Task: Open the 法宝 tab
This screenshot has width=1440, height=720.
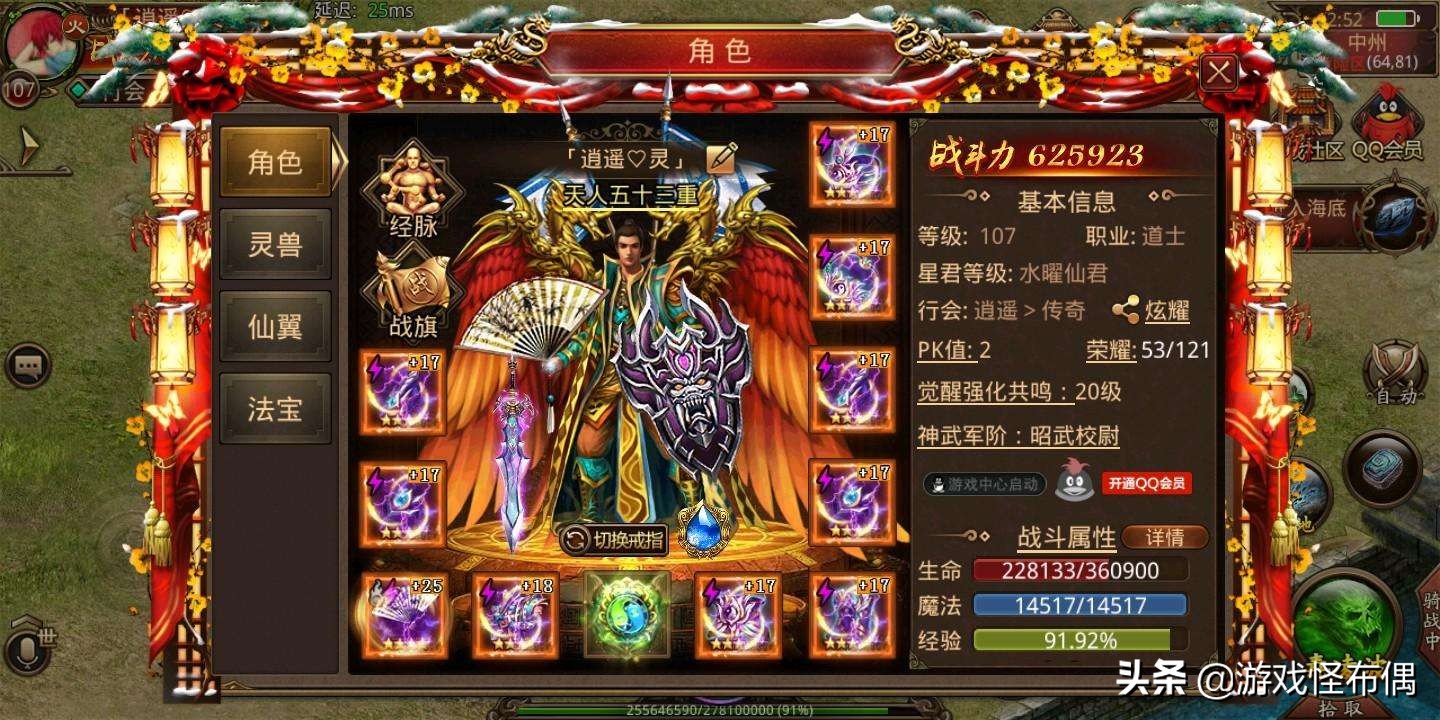Action: (275, 407)
